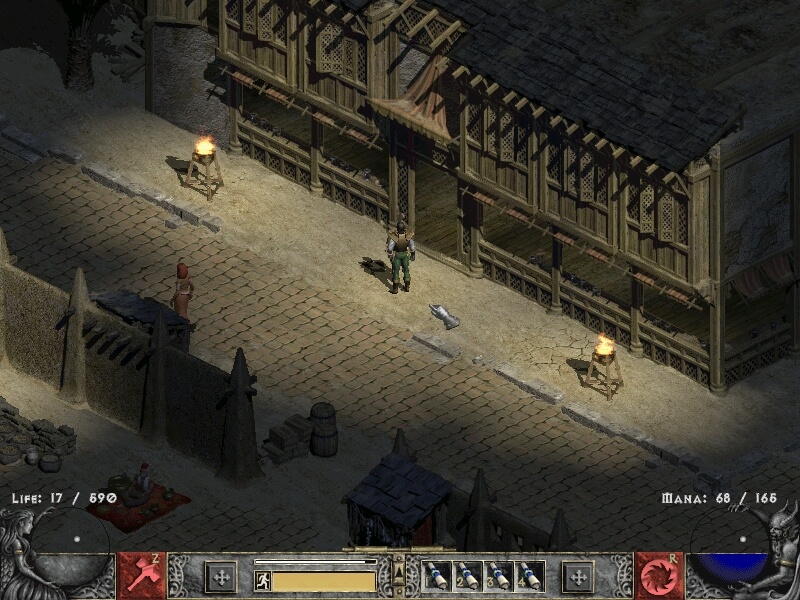The width and height of the screenshot is (800, 600).
Task: Use the scroll in belt slot 4
Action: [528, 576]
